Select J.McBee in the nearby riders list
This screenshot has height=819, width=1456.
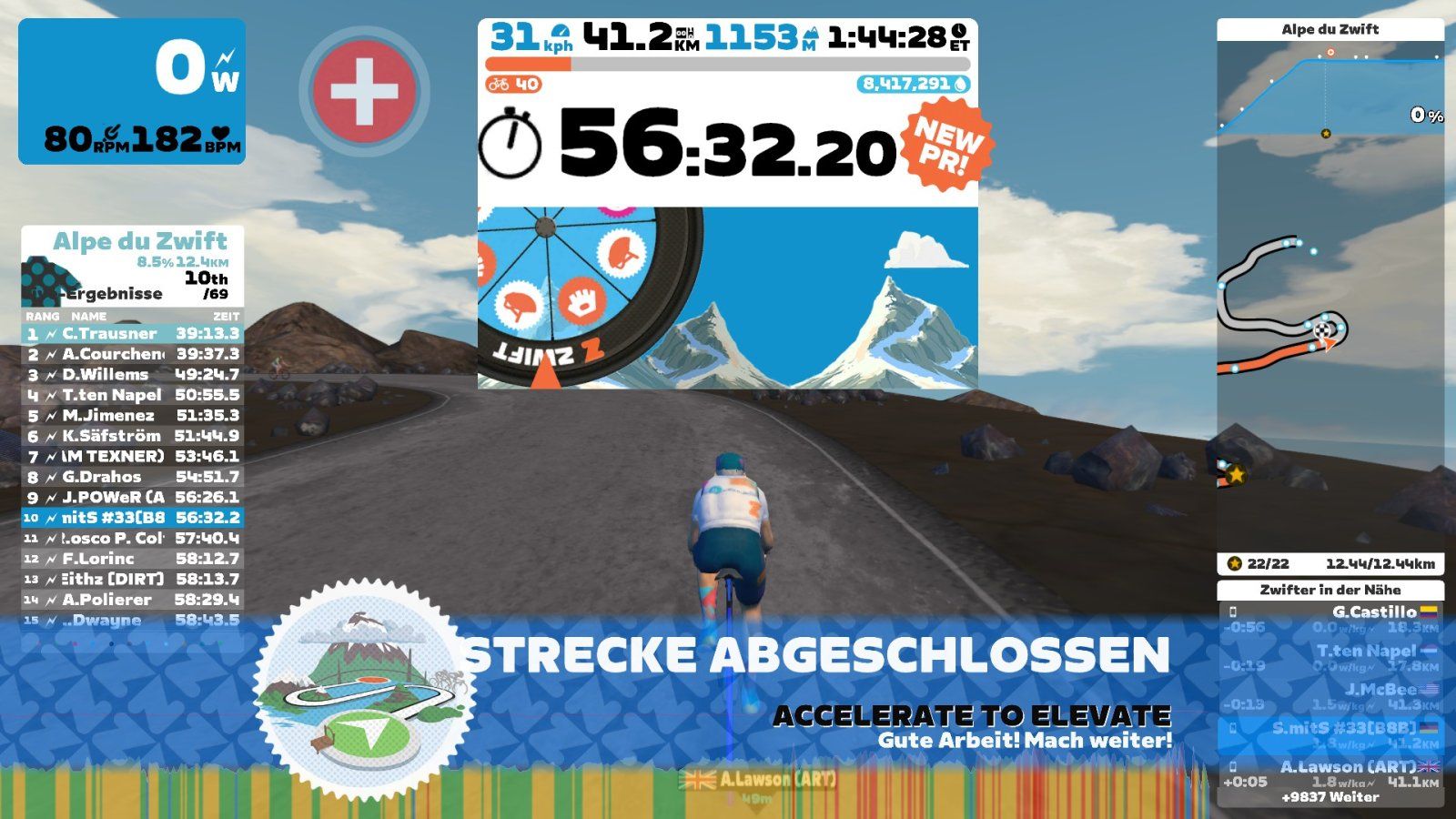coord(1330,696)
